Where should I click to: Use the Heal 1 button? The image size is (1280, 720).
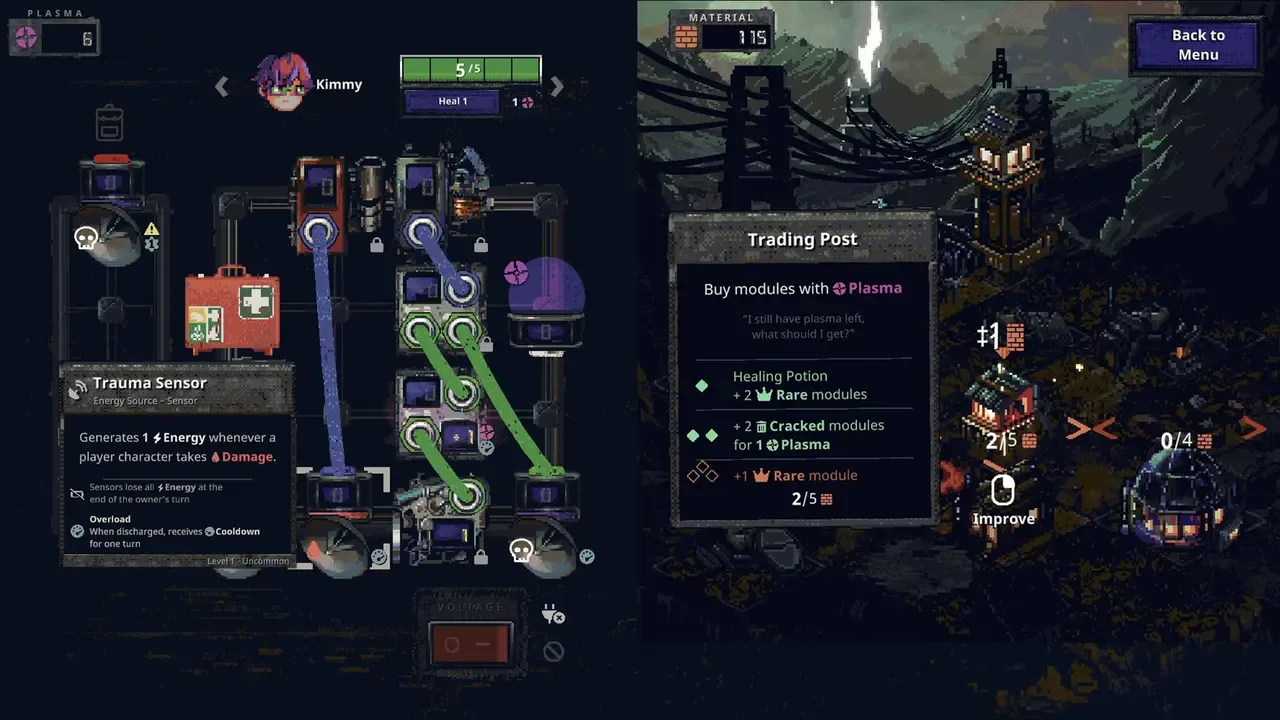452,101
